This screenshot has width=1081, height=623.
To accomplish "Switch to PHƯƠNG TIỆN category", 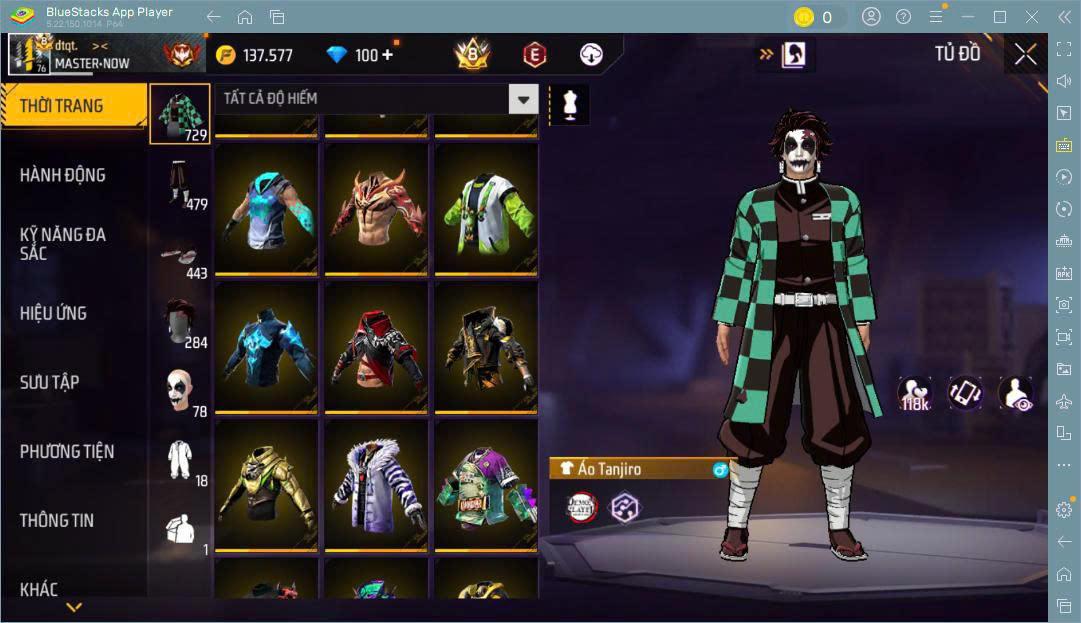I will pos(72,451).
